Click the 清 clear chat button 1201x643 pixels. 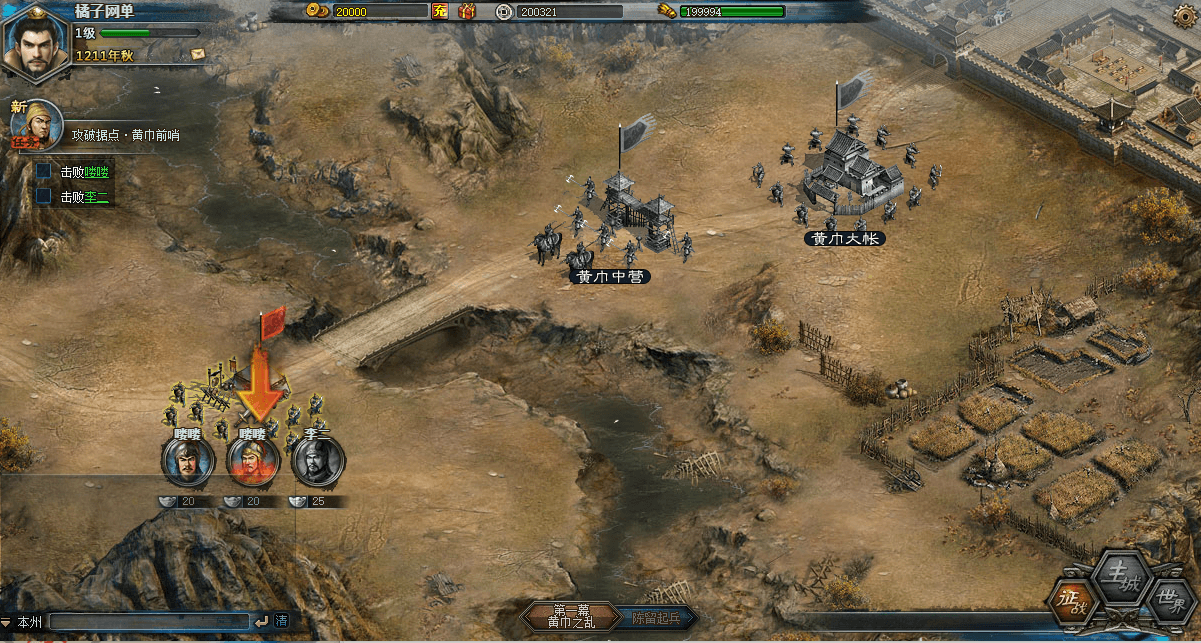[x=281, y=622]
